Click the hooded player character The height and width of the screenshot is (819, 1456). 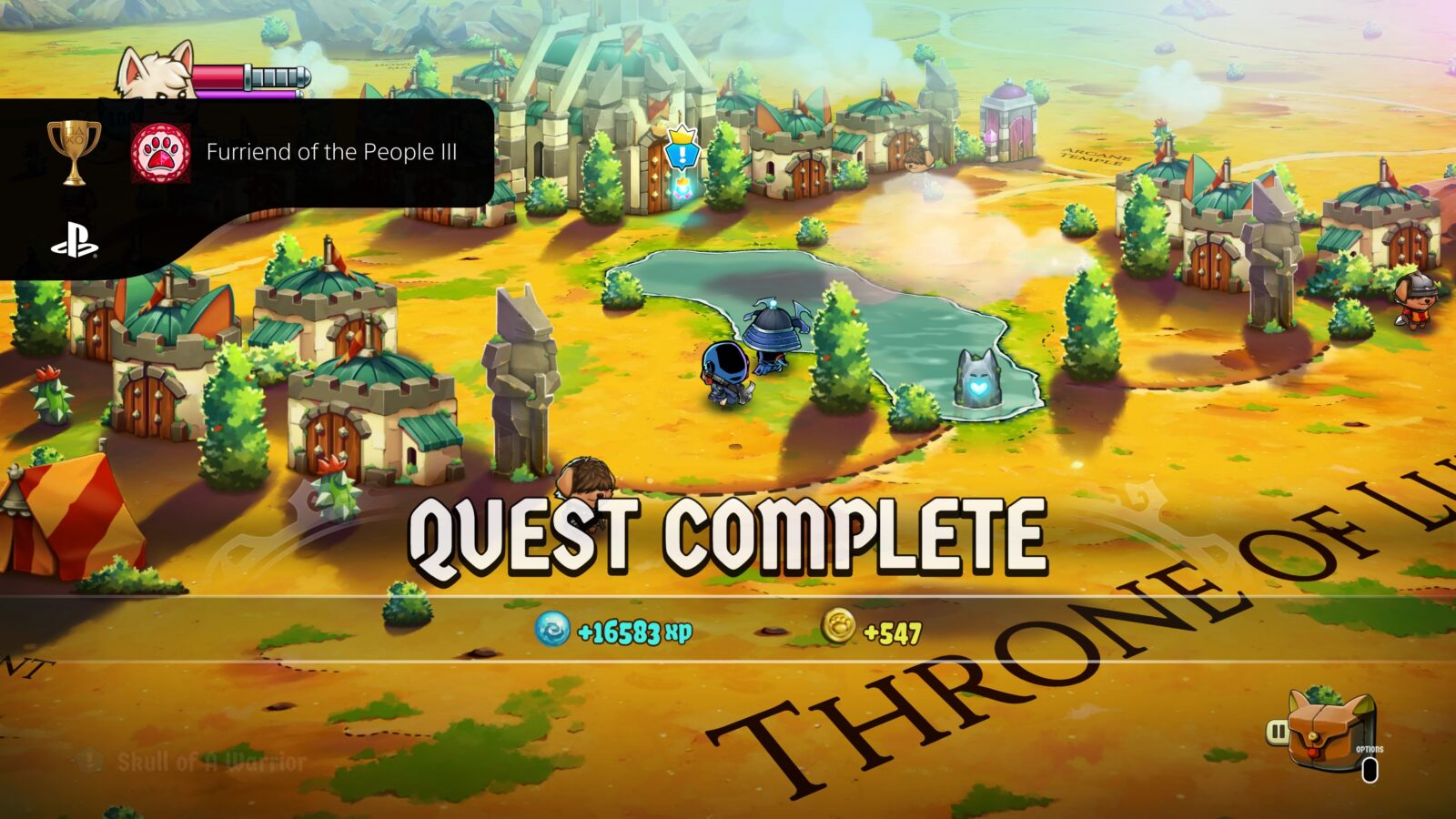coord(728,373)
